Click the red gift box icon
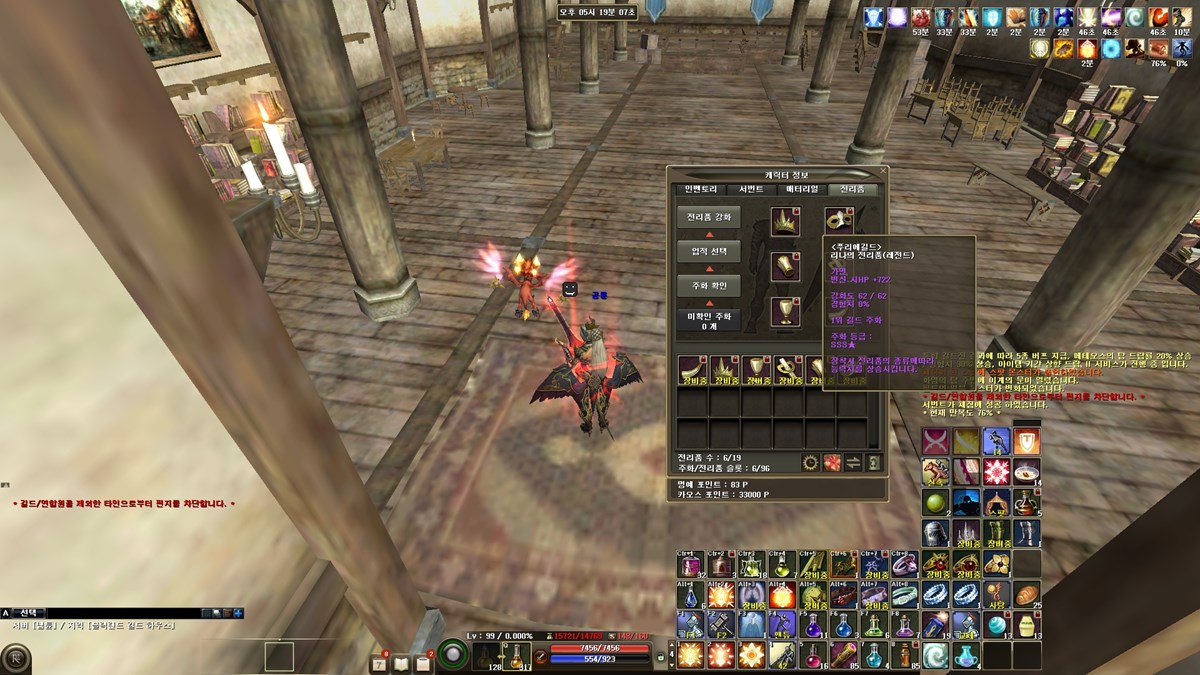Image resolution: width=1200 pixels, height=675 pixels. (x=831, y=463)
